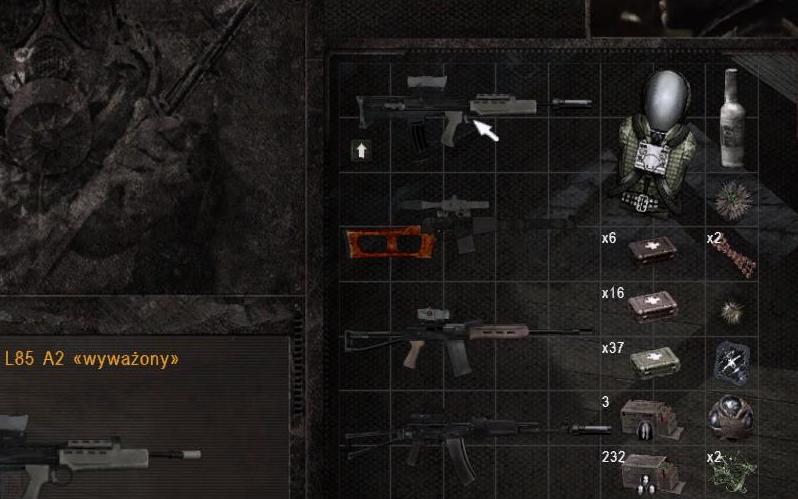This screenshot has height=499, width=798.
Task: Select the L85 A2 rifle in inventory
Action: click(450, 112)
